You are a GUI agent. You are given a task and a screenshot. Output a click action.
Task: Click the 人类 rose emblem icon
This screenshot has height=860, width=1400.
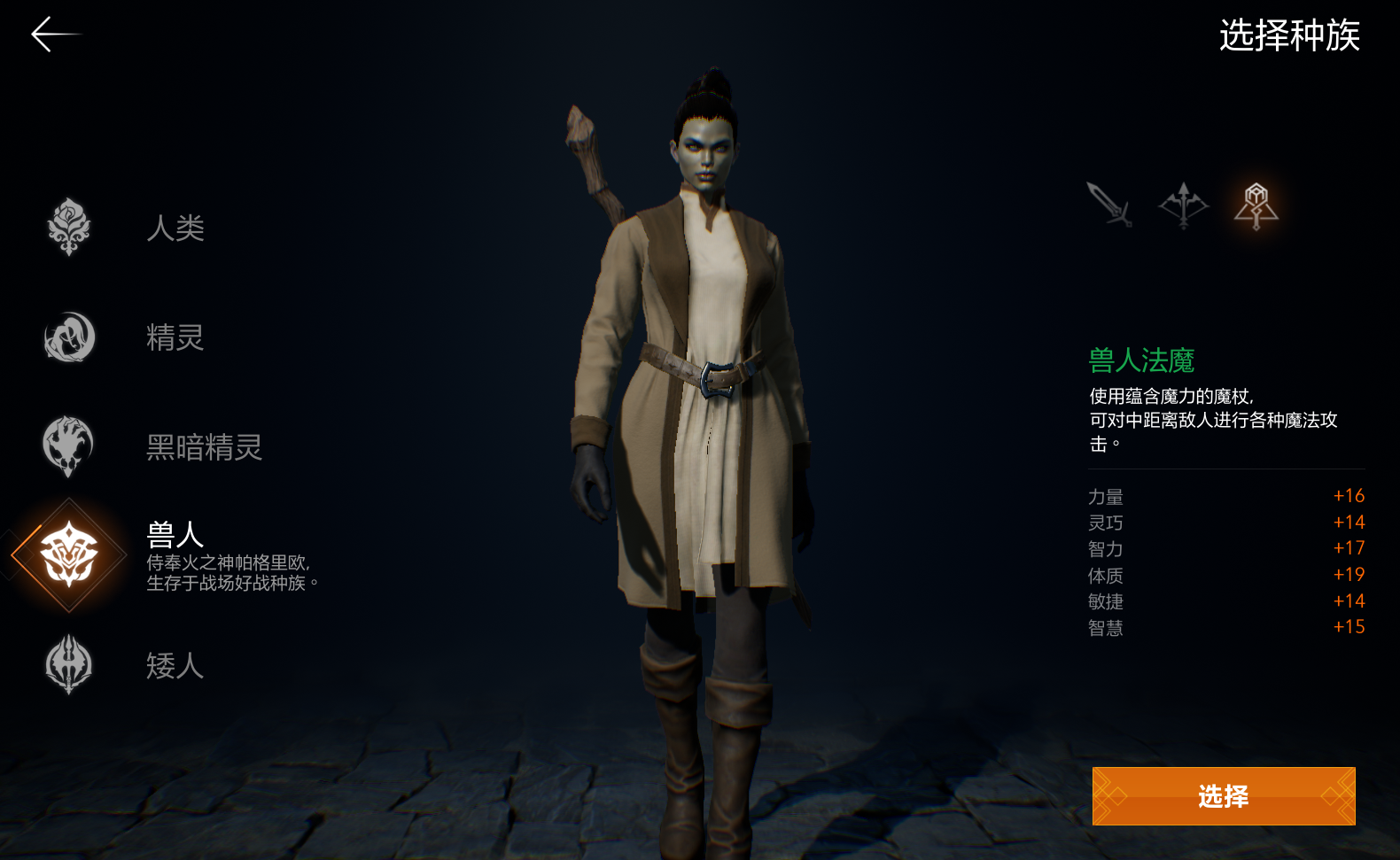pos(67,229)
